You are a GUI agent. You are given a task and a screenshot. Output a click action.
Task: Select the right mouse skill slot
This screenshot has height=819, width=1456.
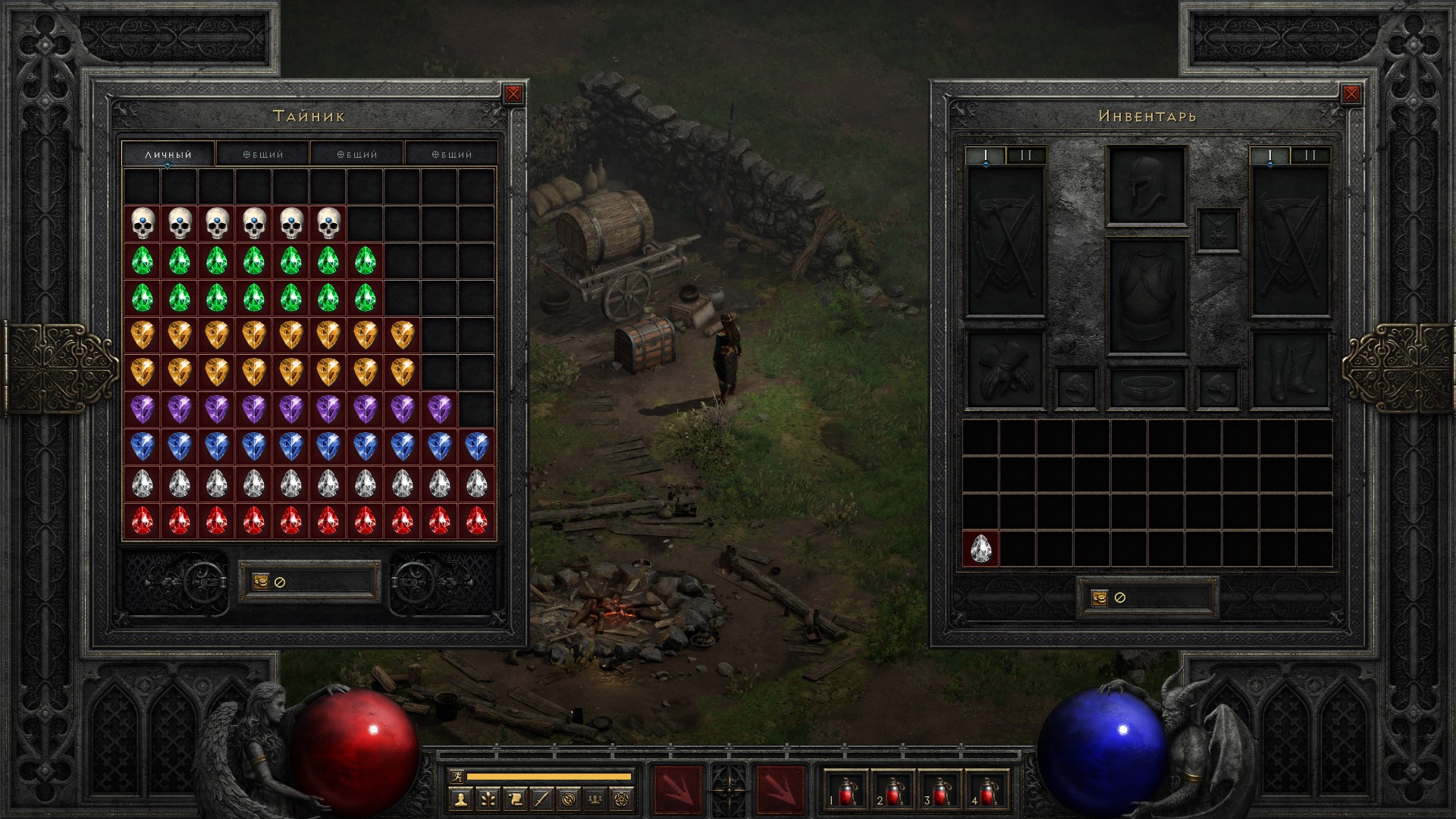point(781,790)
